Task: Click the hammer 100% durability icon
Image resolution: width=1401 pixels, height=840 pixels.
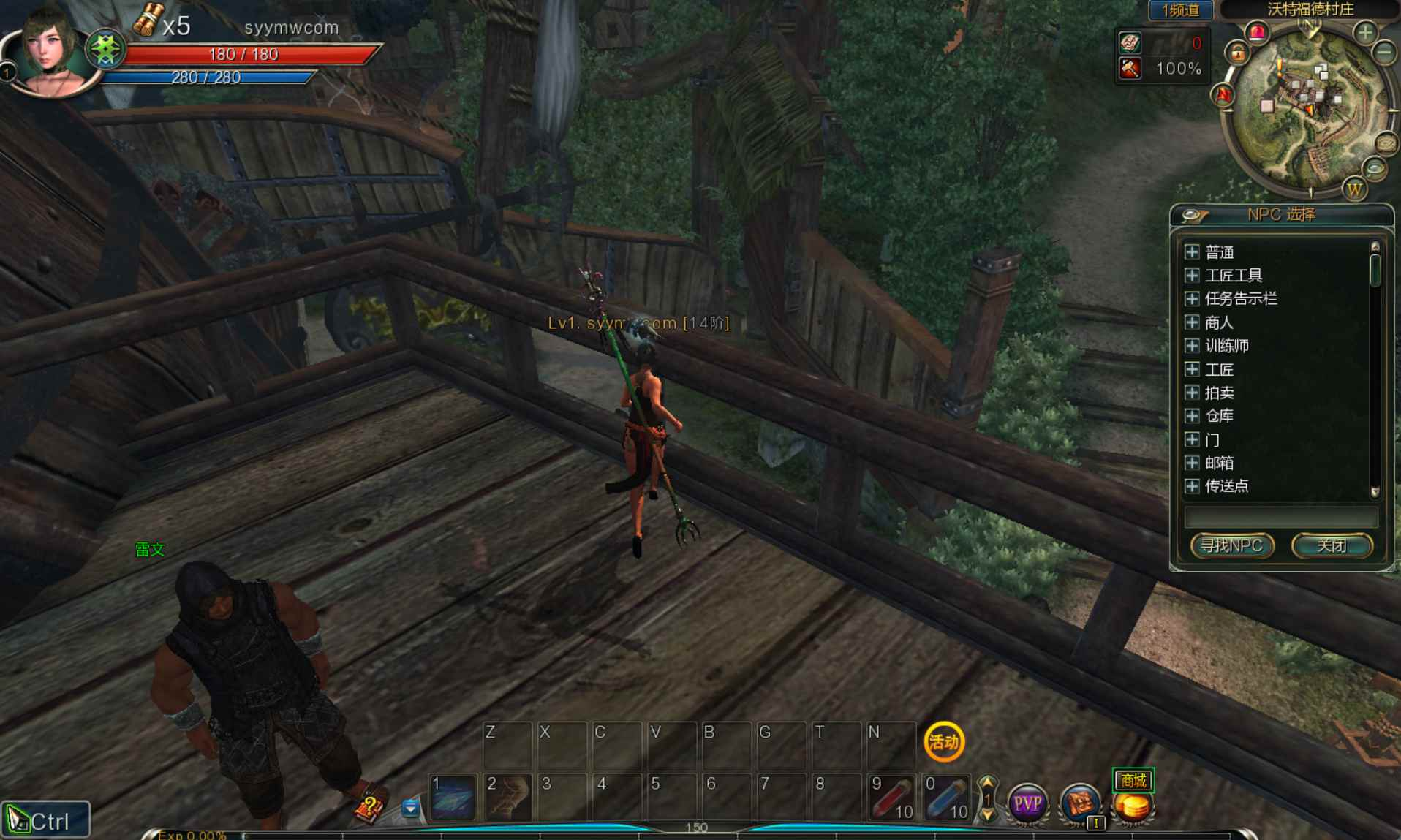Action: coord(1129,69)
